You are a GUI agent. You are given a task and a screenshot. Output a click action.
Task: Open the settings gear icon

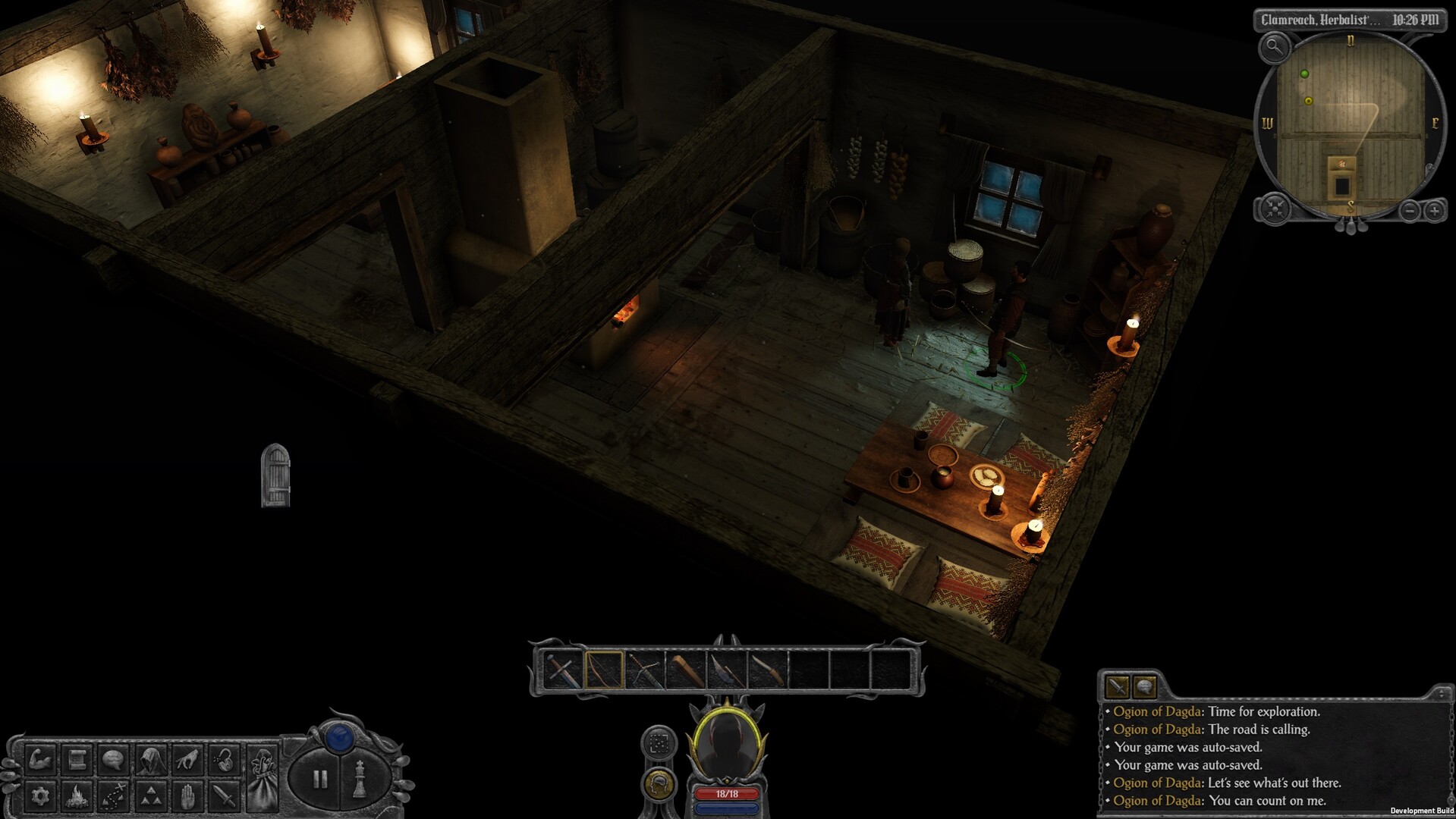click(x=40, y=795)
